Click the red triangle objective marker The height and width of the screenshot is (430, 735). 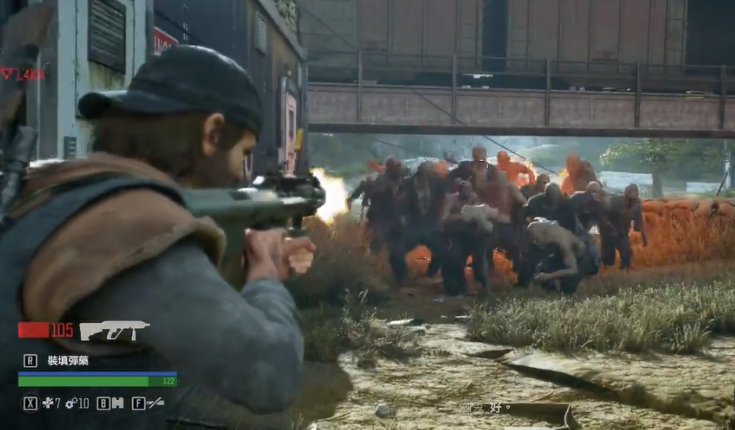[7, 73]
